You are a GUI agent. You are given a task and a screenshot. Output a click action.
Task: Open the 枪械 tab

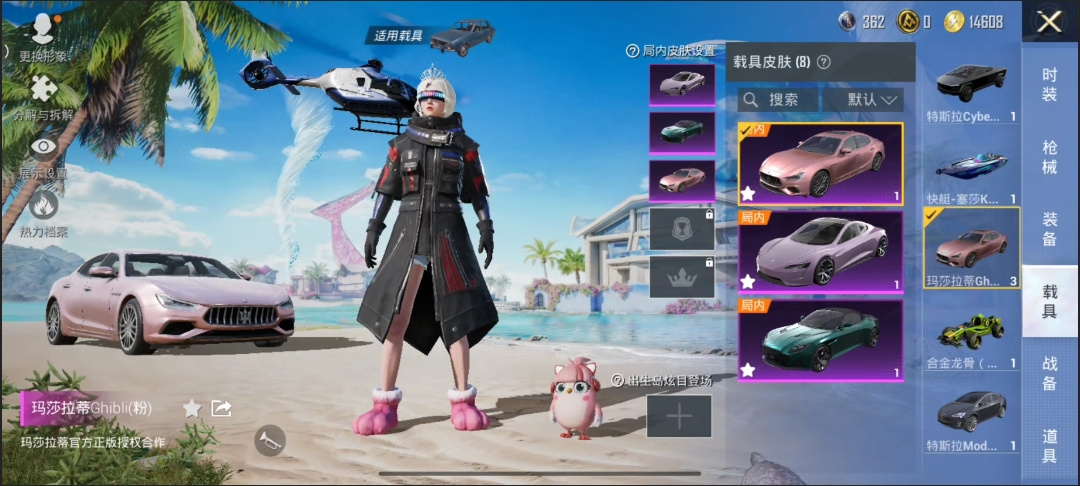point(1049,156)
